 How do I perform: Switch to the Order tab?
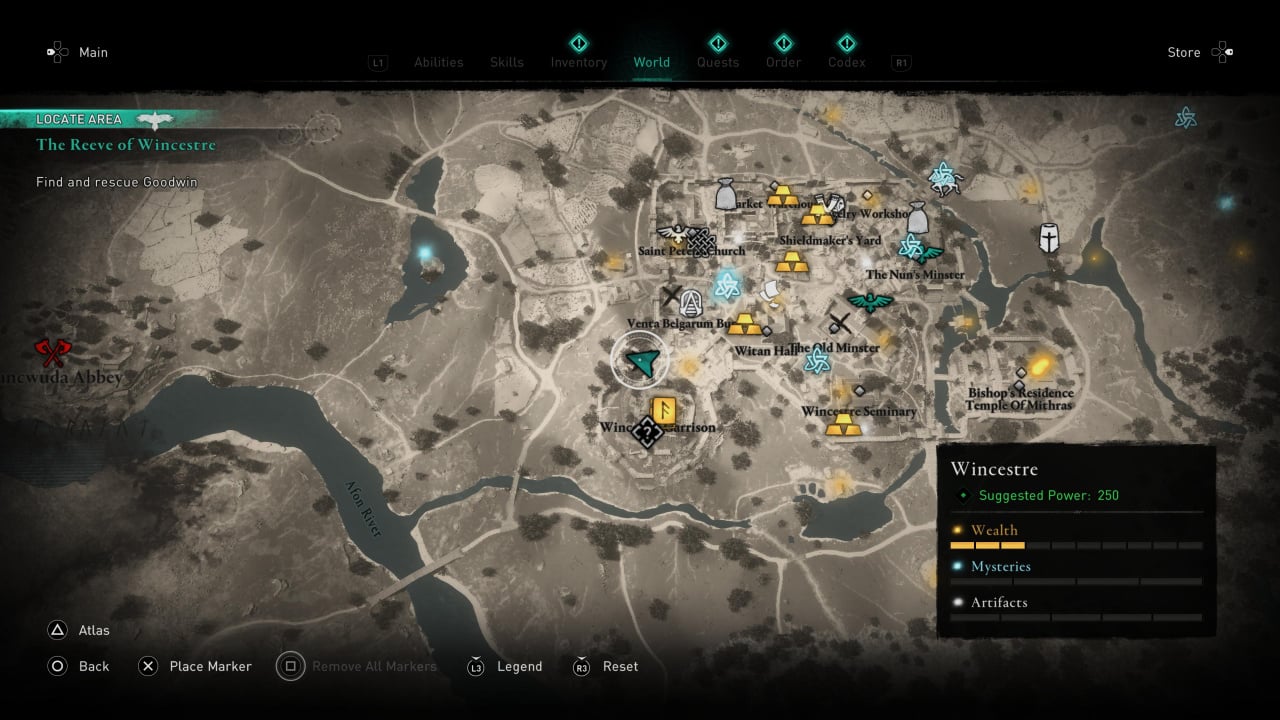tap(783, 62)
